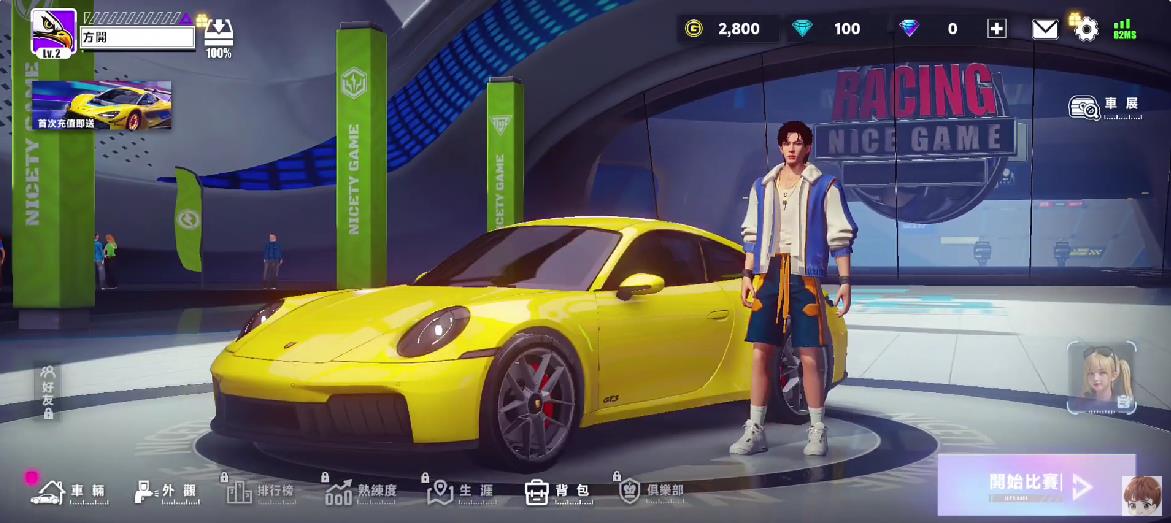Select the locked 生涯 career entry
Screen dimensions: 1171x523
point(460,491)
